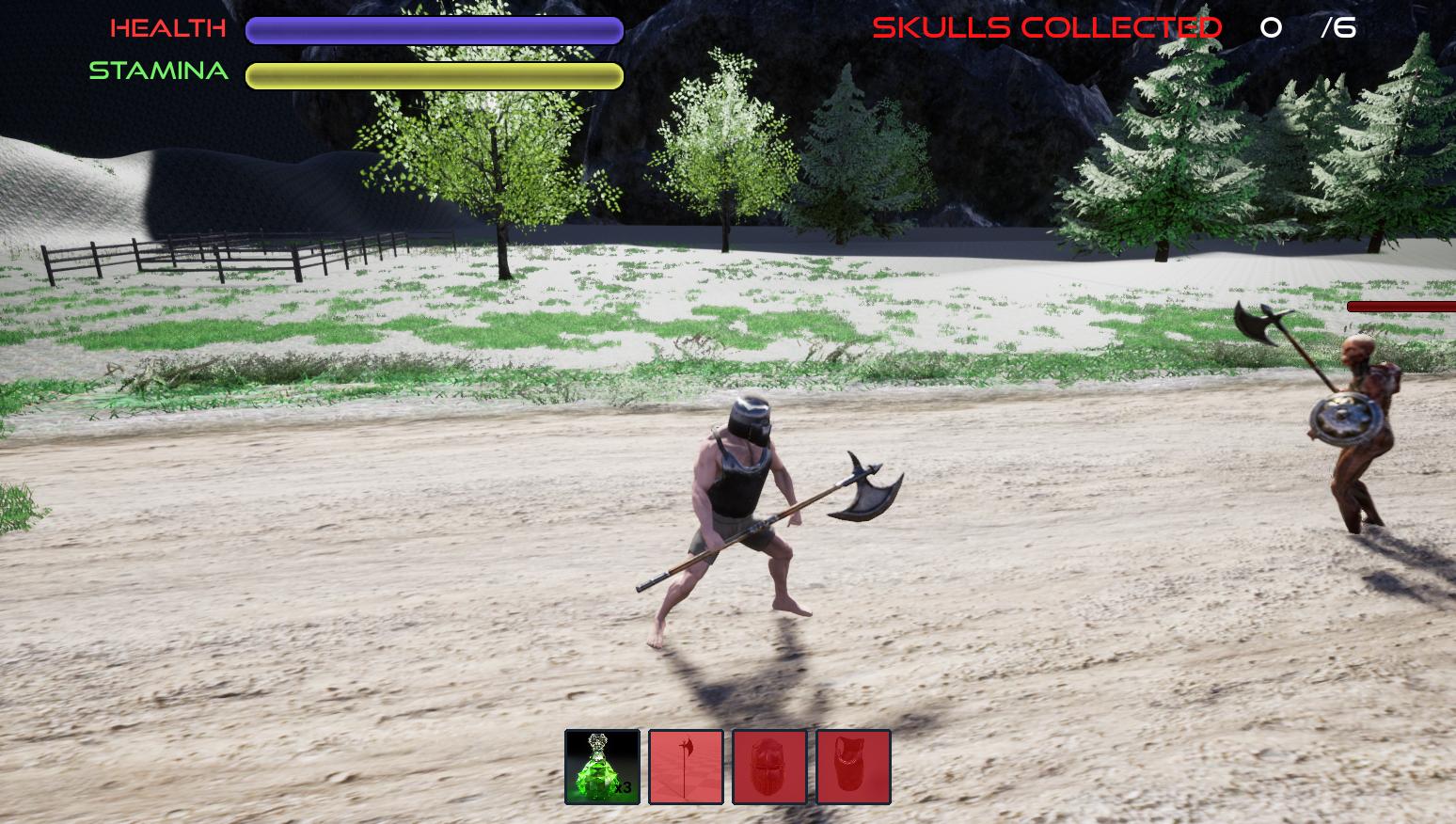Select the chest armor inventory slot
The width and height of the screenshot is (1456, 824).
[852, 765]
